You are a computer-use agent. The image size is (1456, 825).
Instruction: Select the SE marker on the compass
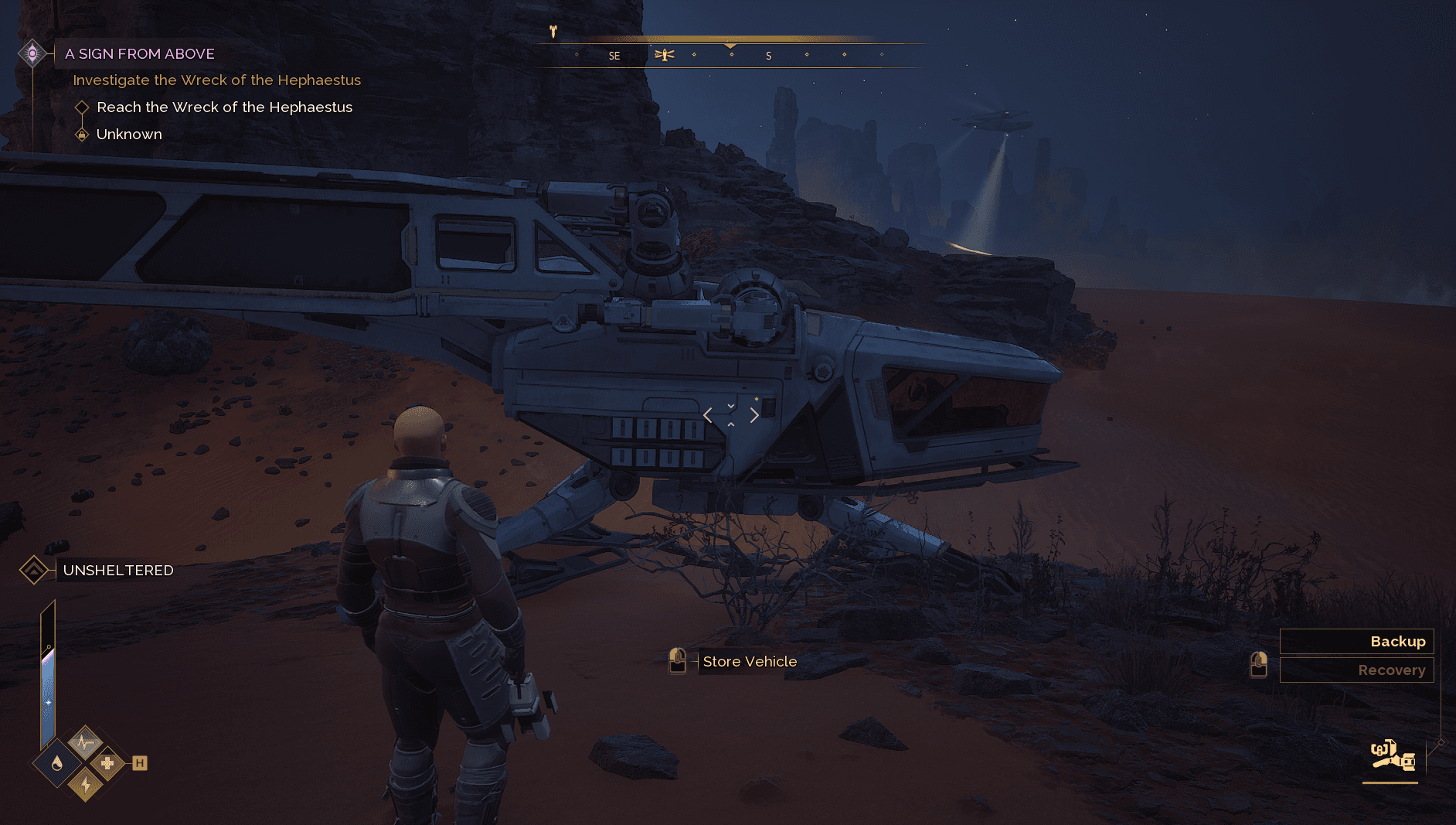pos(614,55)
